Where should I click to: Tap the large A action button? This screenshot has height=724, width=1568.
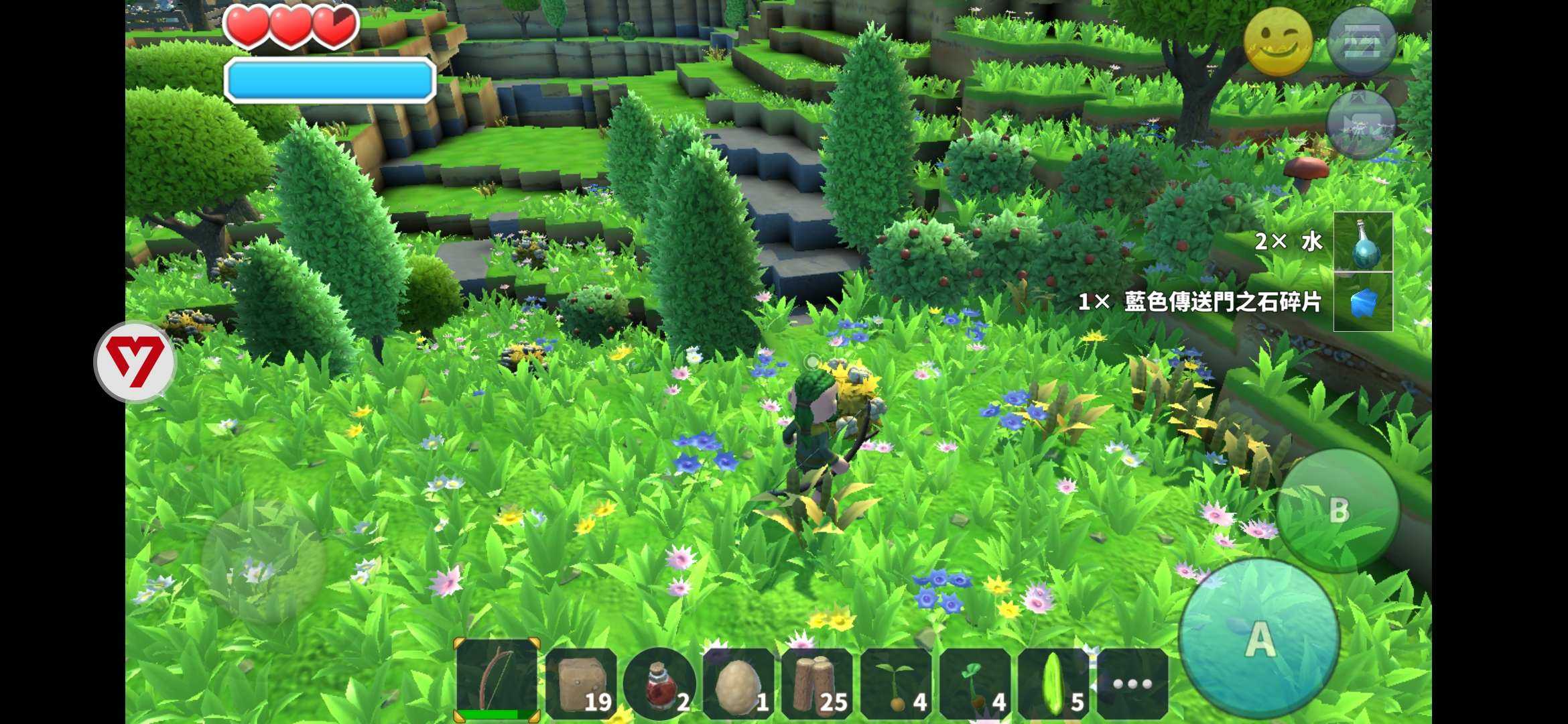(1259, 638)
